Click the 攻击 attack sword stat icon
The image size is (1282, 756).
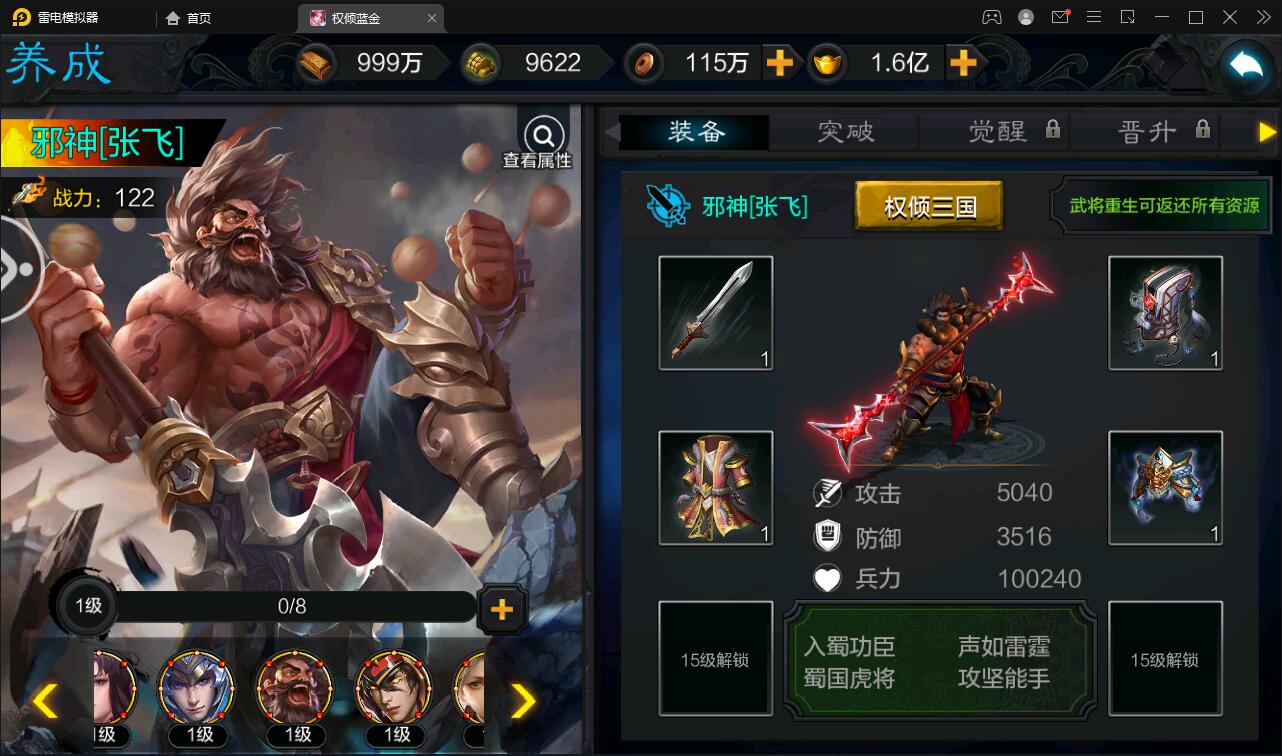[826, 491]
